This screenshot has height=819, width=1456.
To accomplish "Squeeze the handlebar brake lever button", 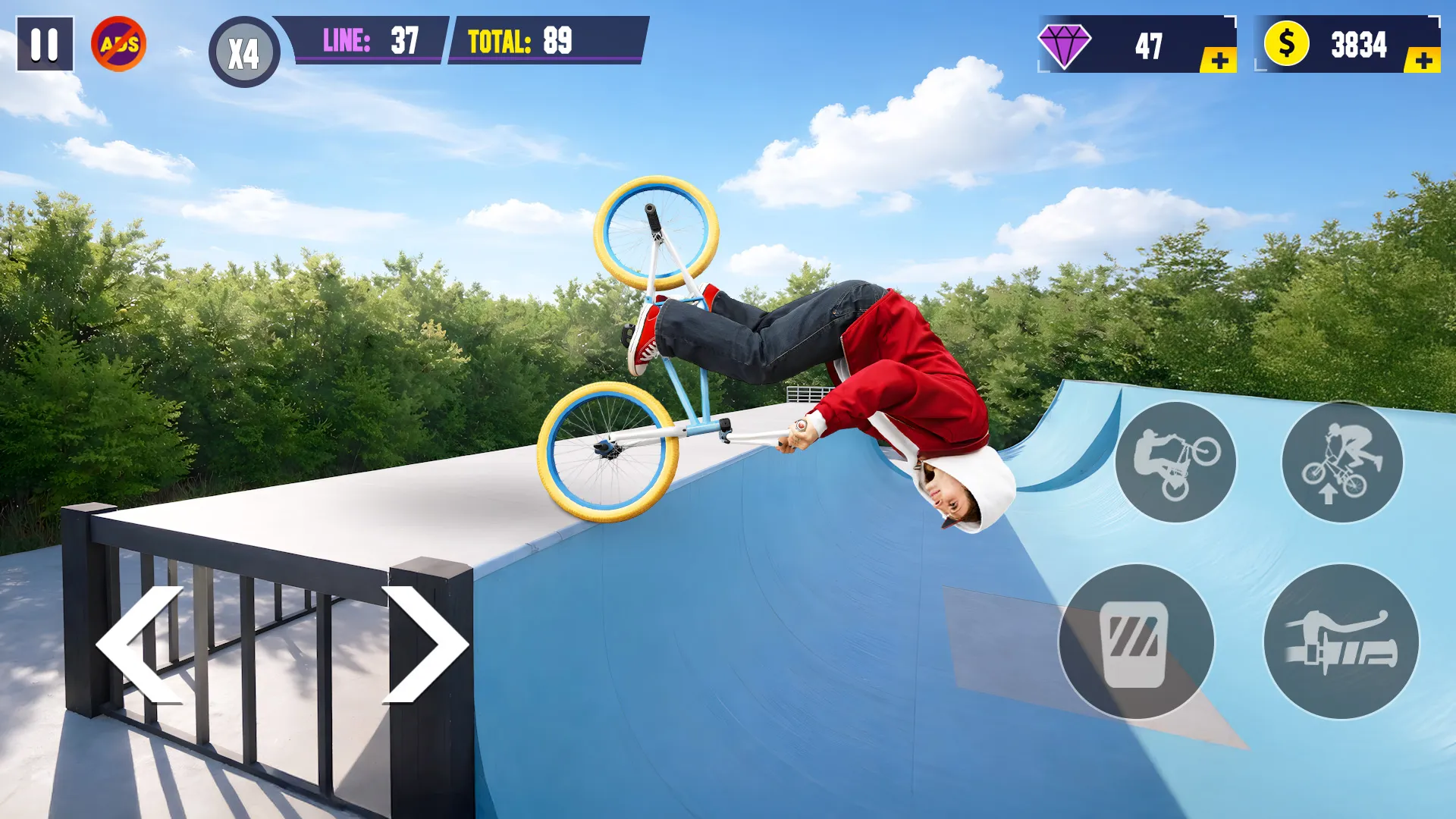I will coord(1341,642).
